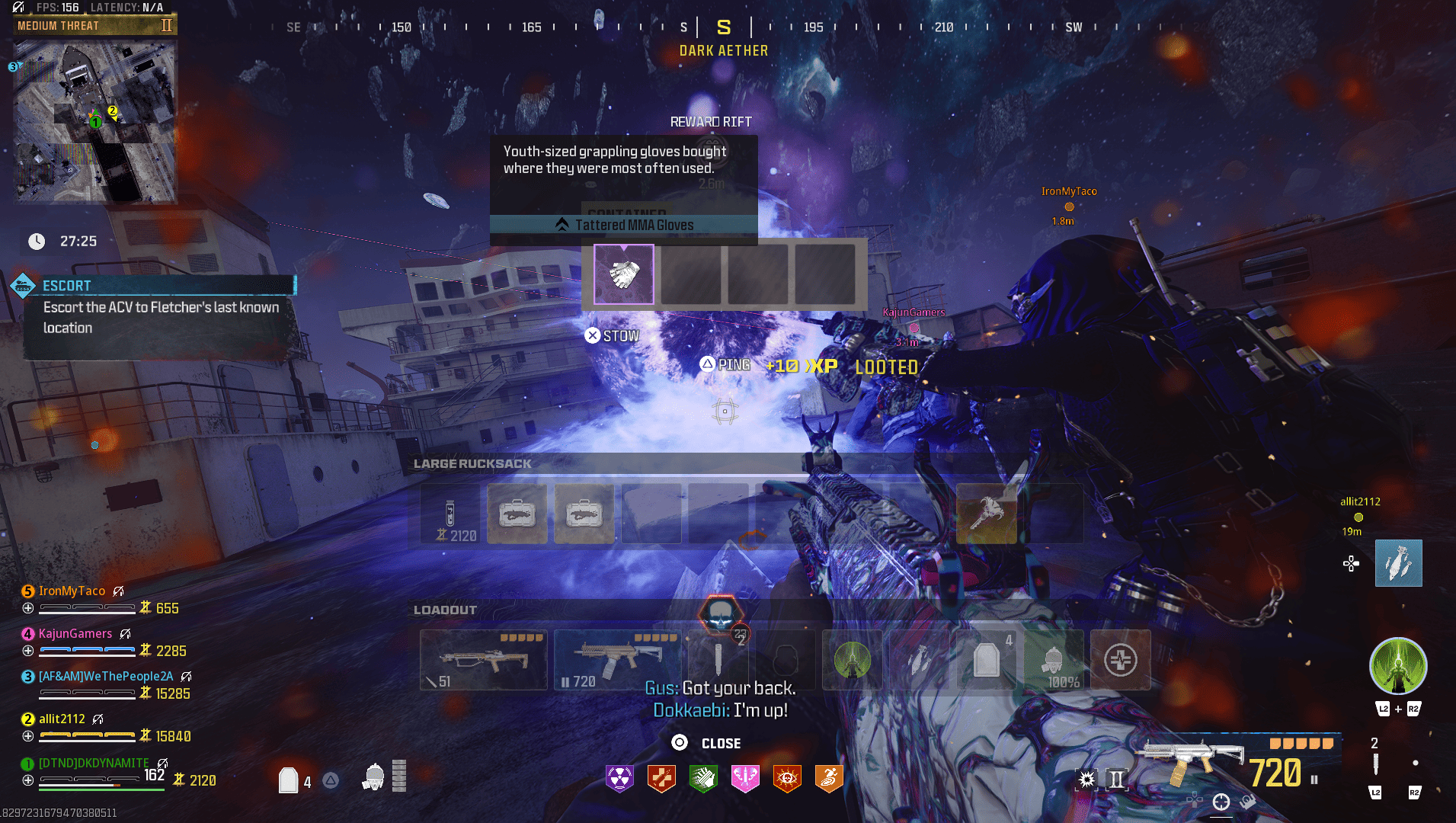
Task: Select squad member IronMyTaco in the list
Action: (x=72, y=591)
